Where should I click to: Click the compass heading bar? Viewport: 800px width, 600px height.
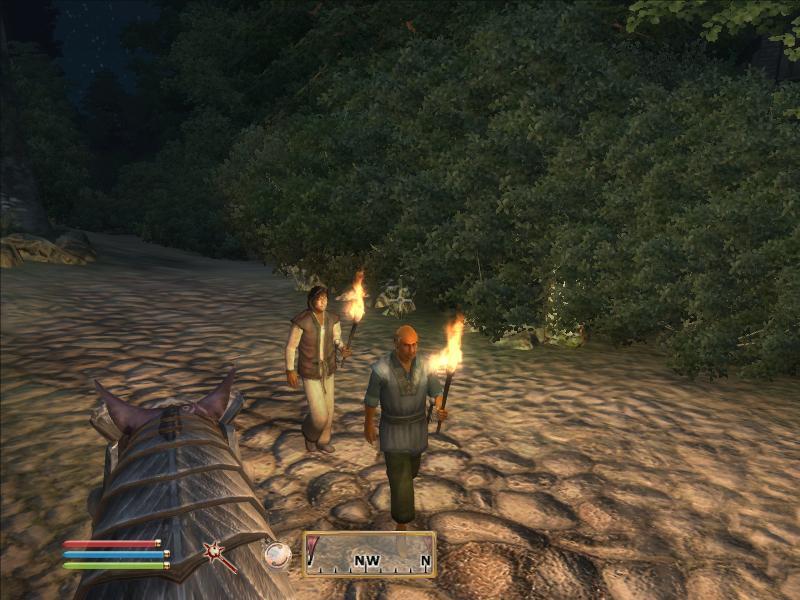370,554
